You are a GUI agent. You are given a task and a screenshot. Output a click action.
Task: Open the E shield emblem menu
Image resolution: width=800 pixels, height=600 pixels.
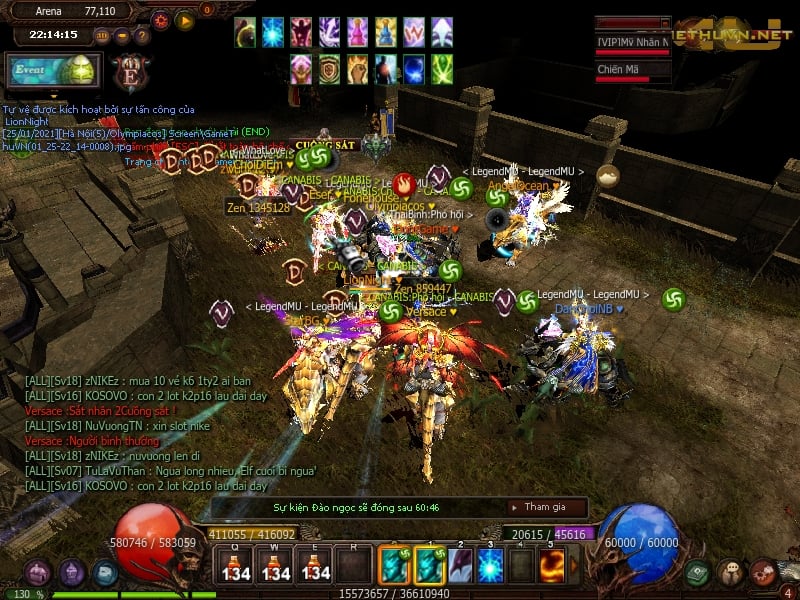point(129,72)
